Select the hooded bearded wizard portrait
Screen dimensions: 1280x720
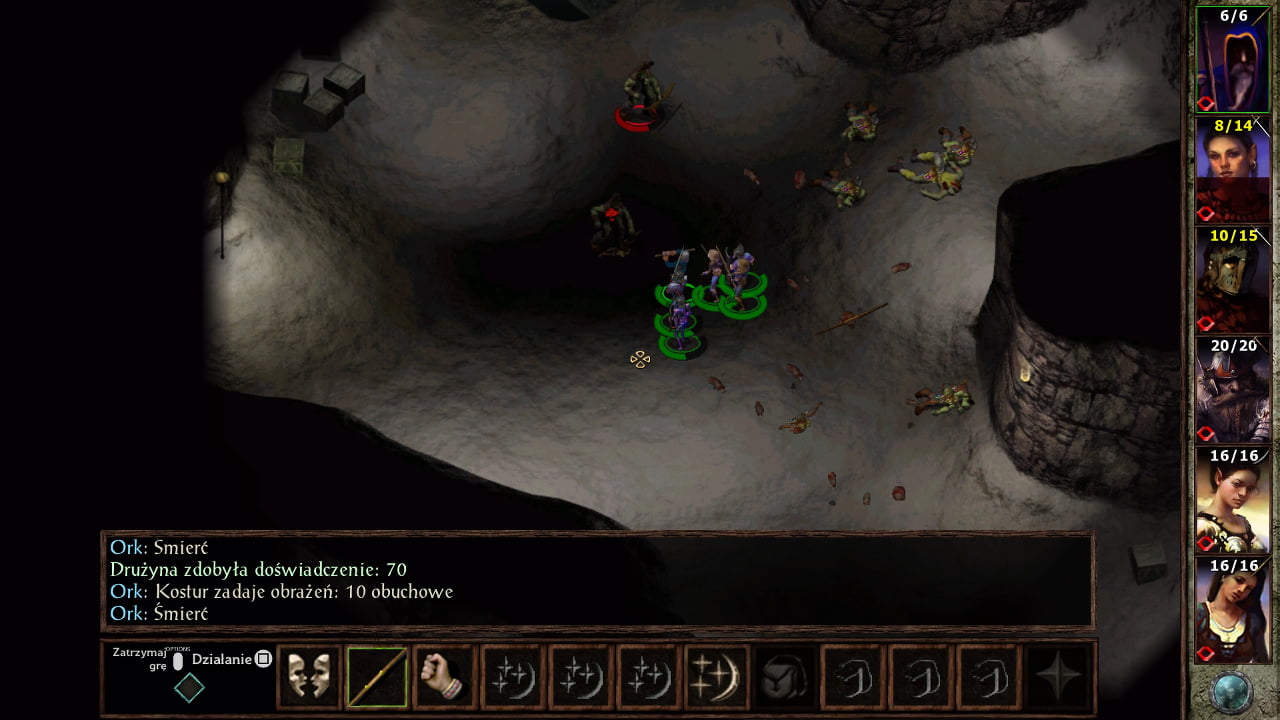pos(1232,62)
